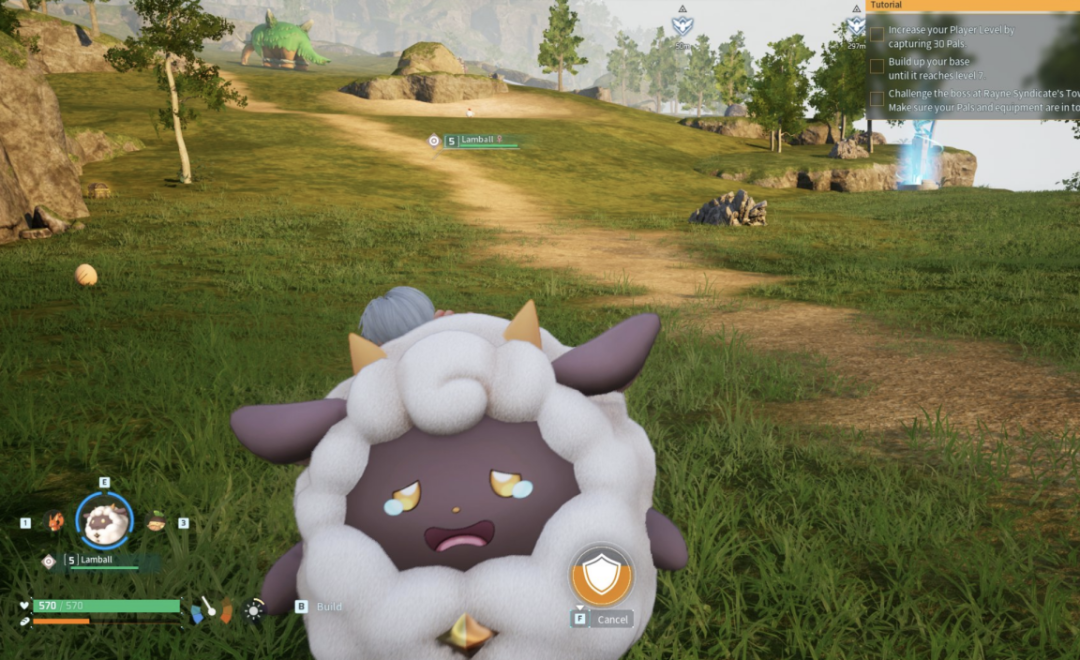1080x660 pixels.
Task: Select the active Lamball portrait in party wheel
Action: (104, 520)
